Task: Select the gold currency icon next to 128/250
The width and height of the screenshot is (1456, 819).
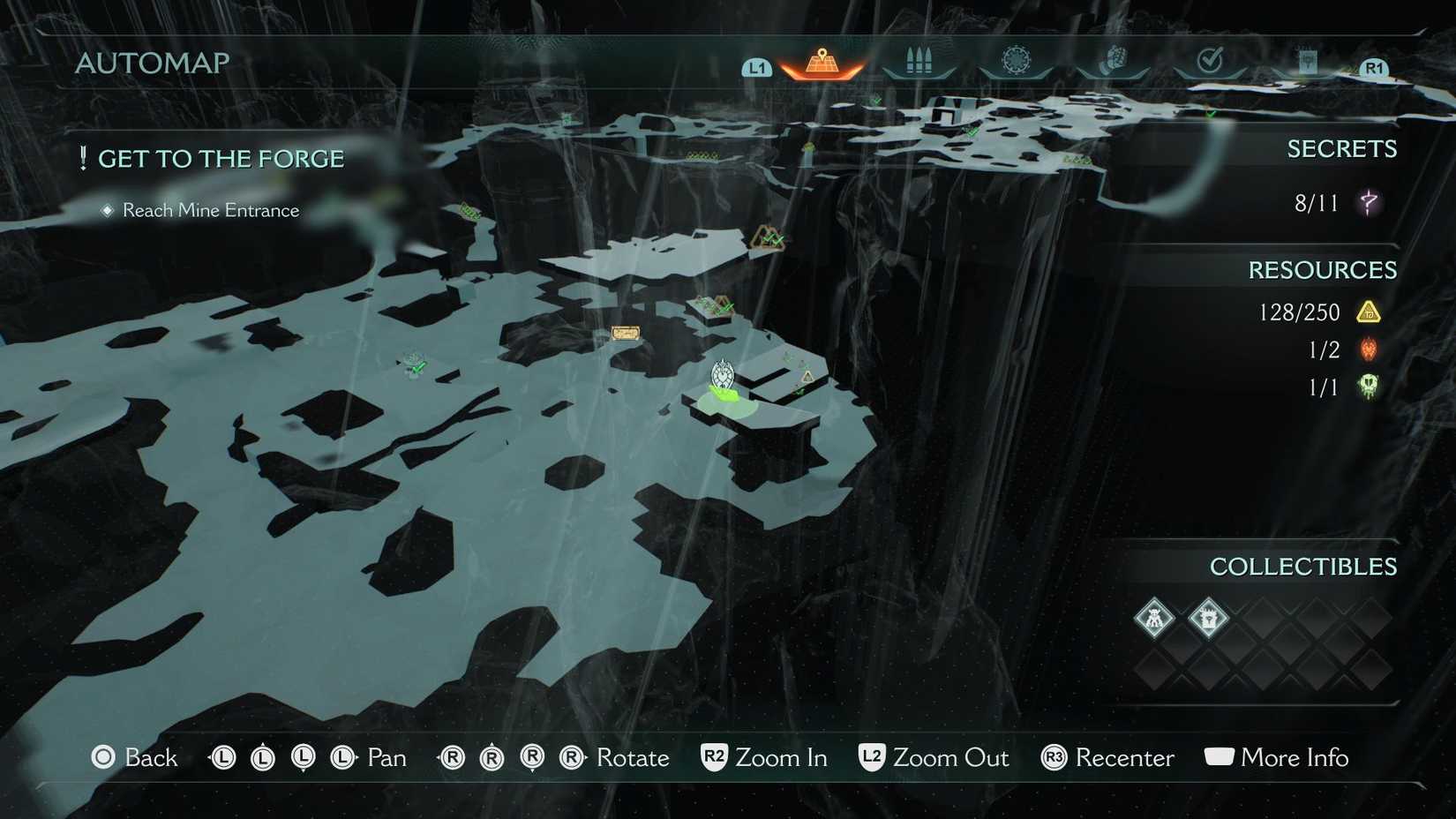Action: pos(1369,312)
